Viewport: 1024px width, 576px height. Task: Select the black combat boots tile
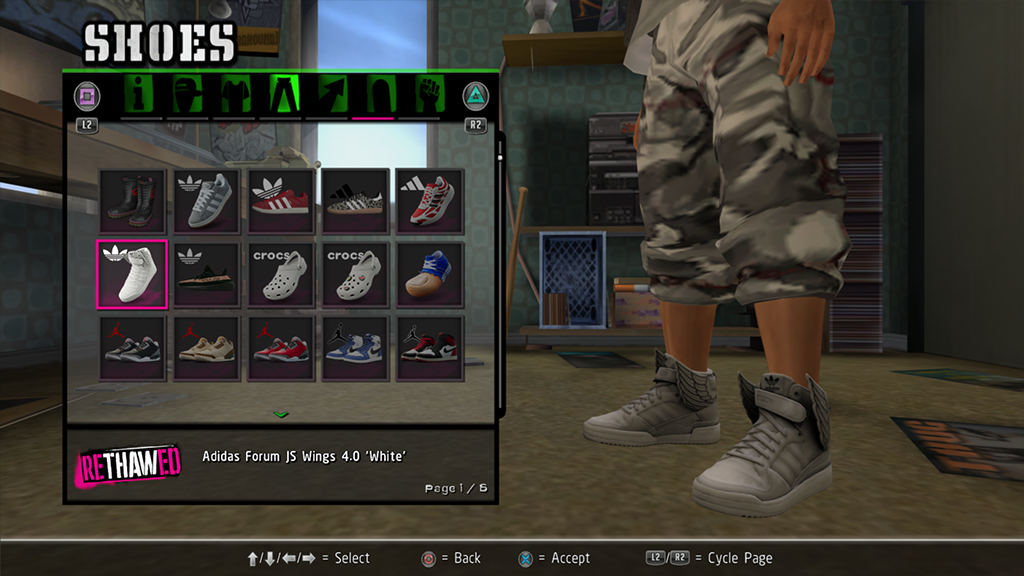(x=133, y=201)
